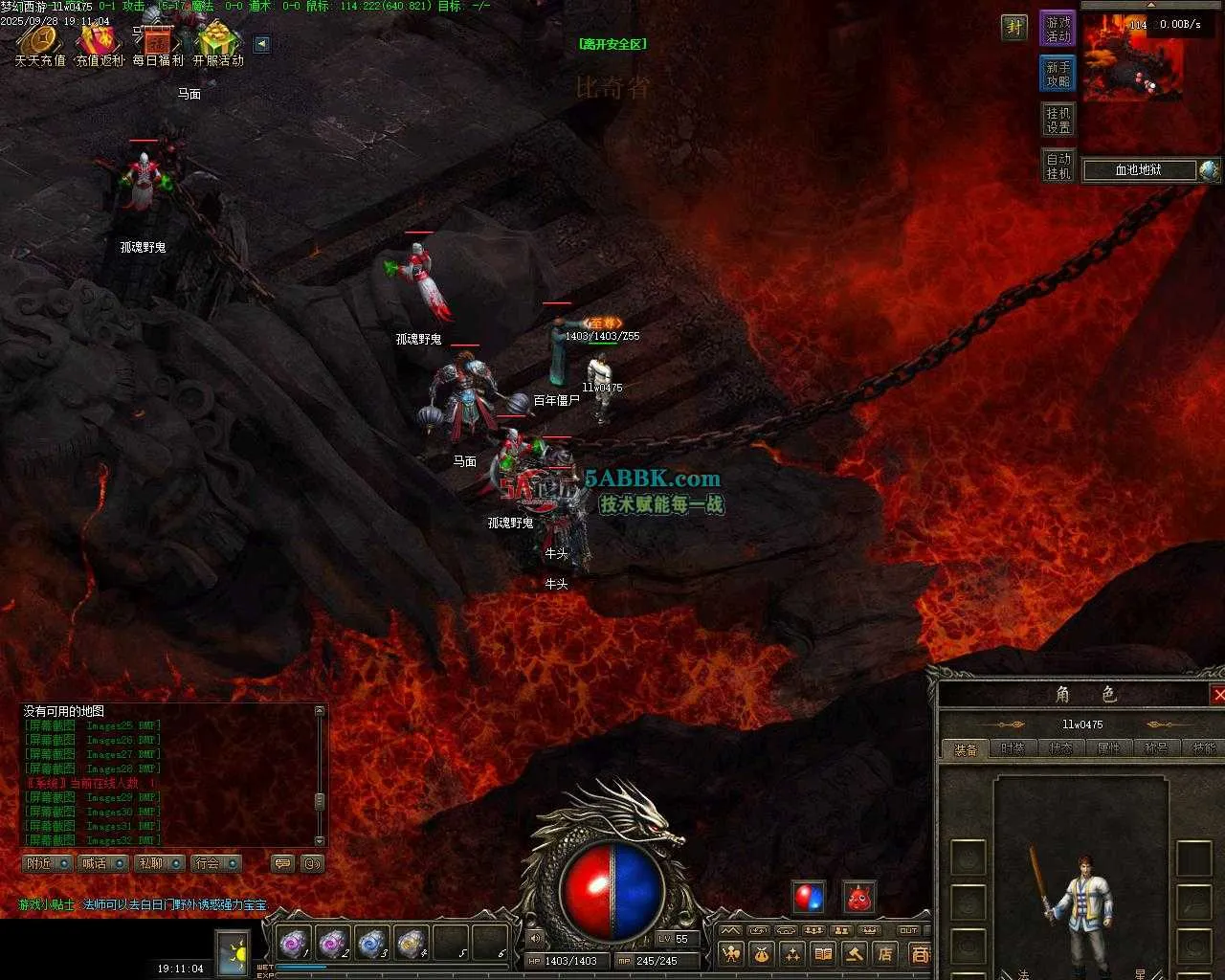Use the red-blue potion quick slot
The height and width of the screenshot is (980, 1225).
(x=809, y=898)
